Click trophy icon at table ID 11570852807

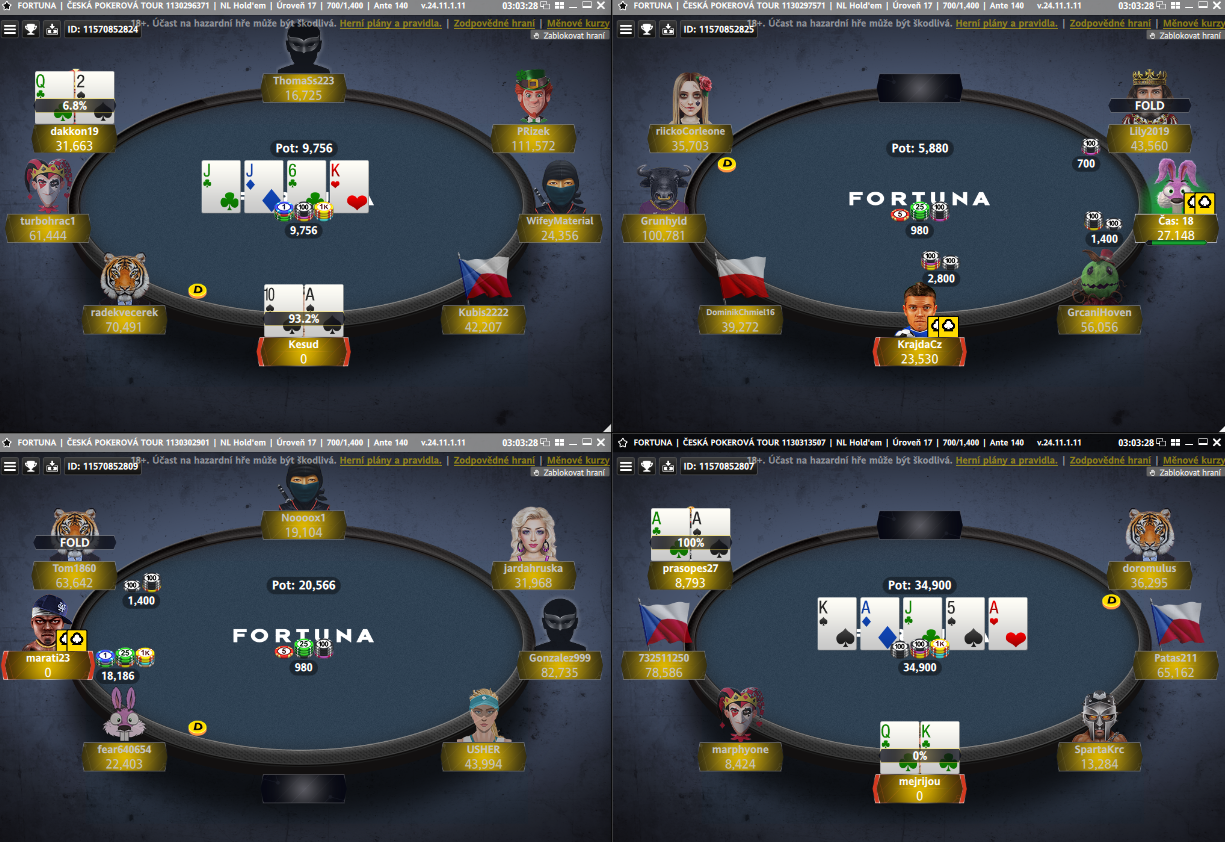[647, 466]
